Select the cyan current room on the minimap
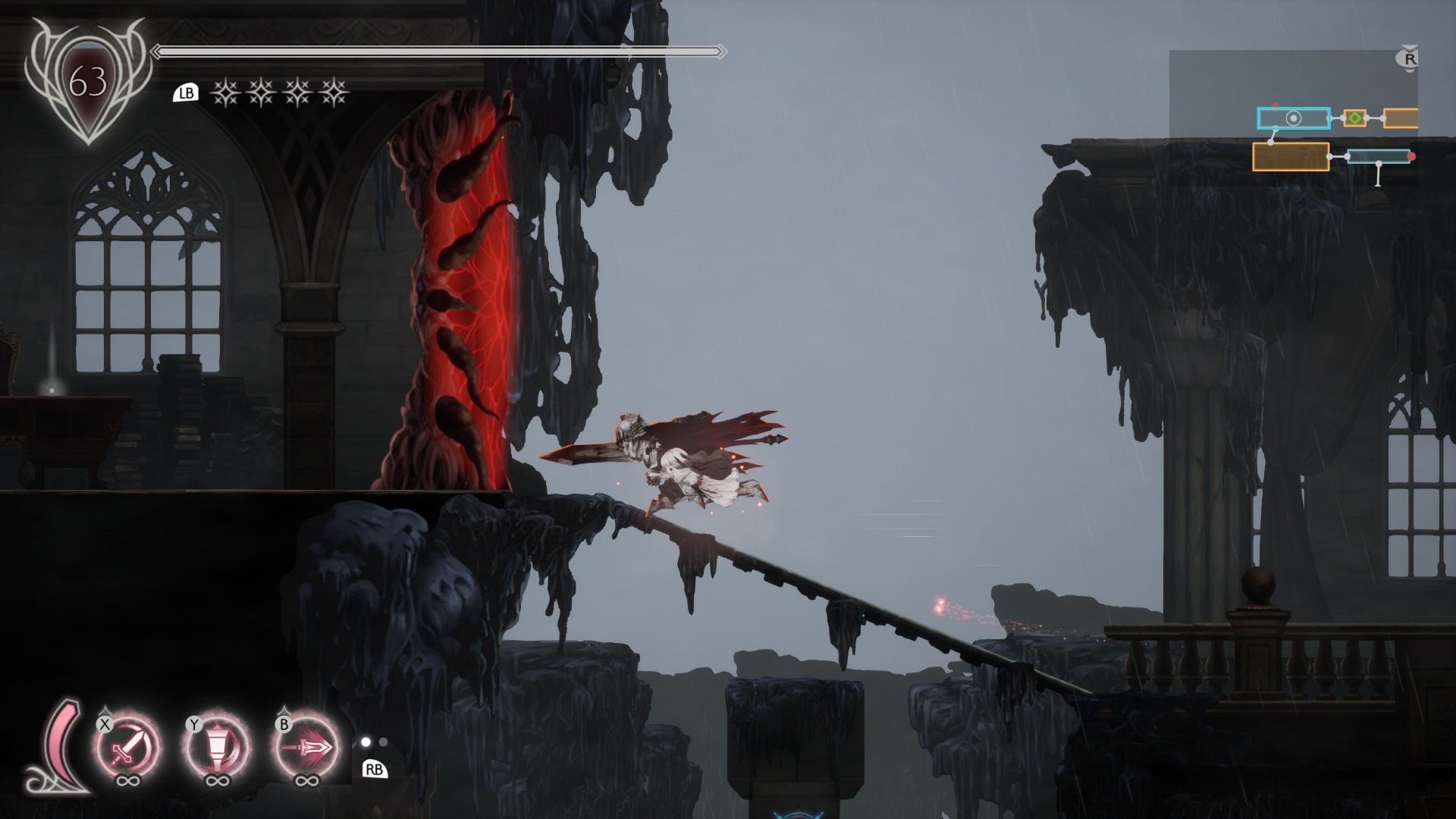The width and height of the screenshot is (1456, 819). click(x=1293, y=118)
